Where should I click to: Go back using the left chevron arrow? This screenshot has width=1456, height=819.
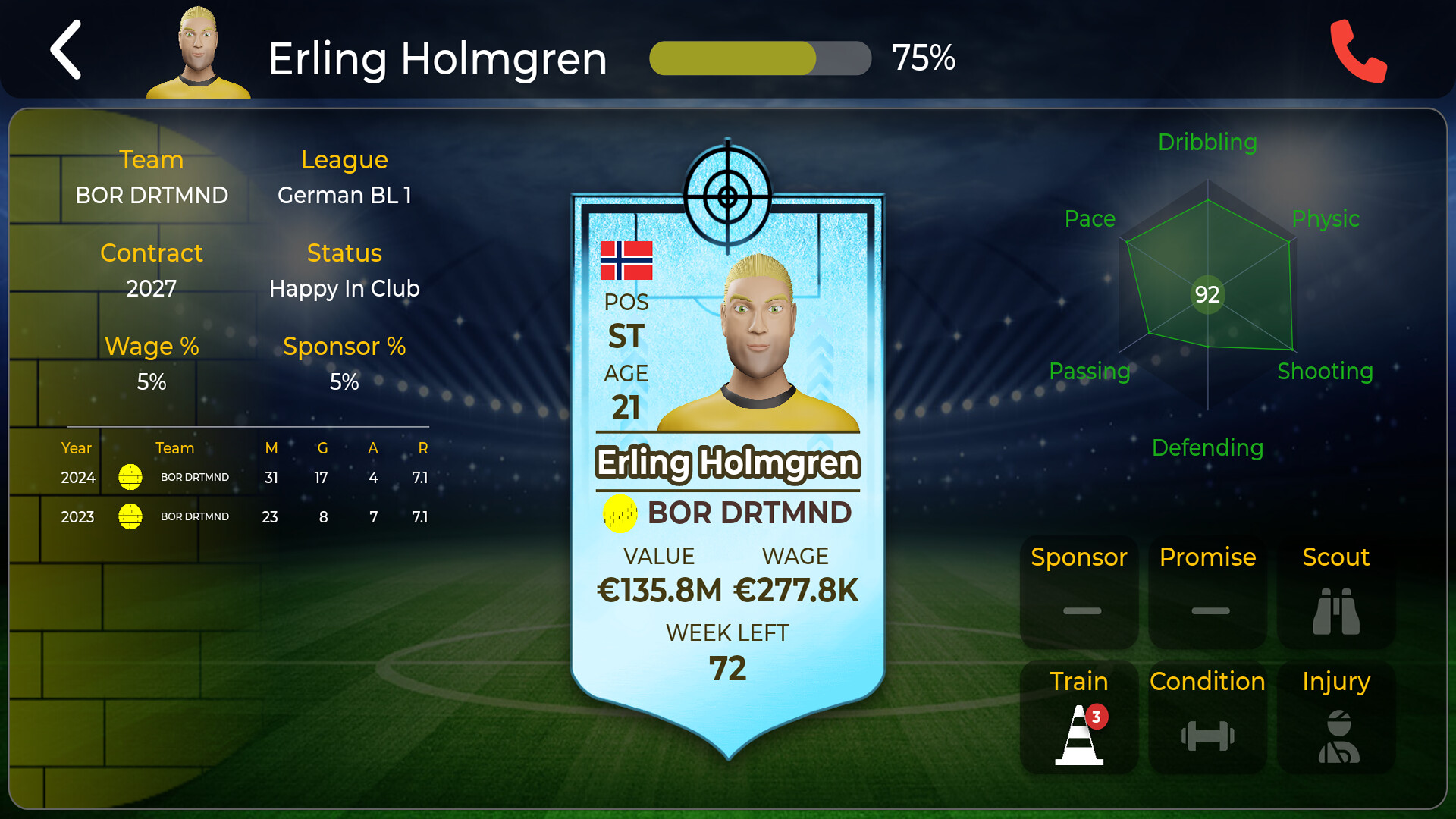click(65, 52)
